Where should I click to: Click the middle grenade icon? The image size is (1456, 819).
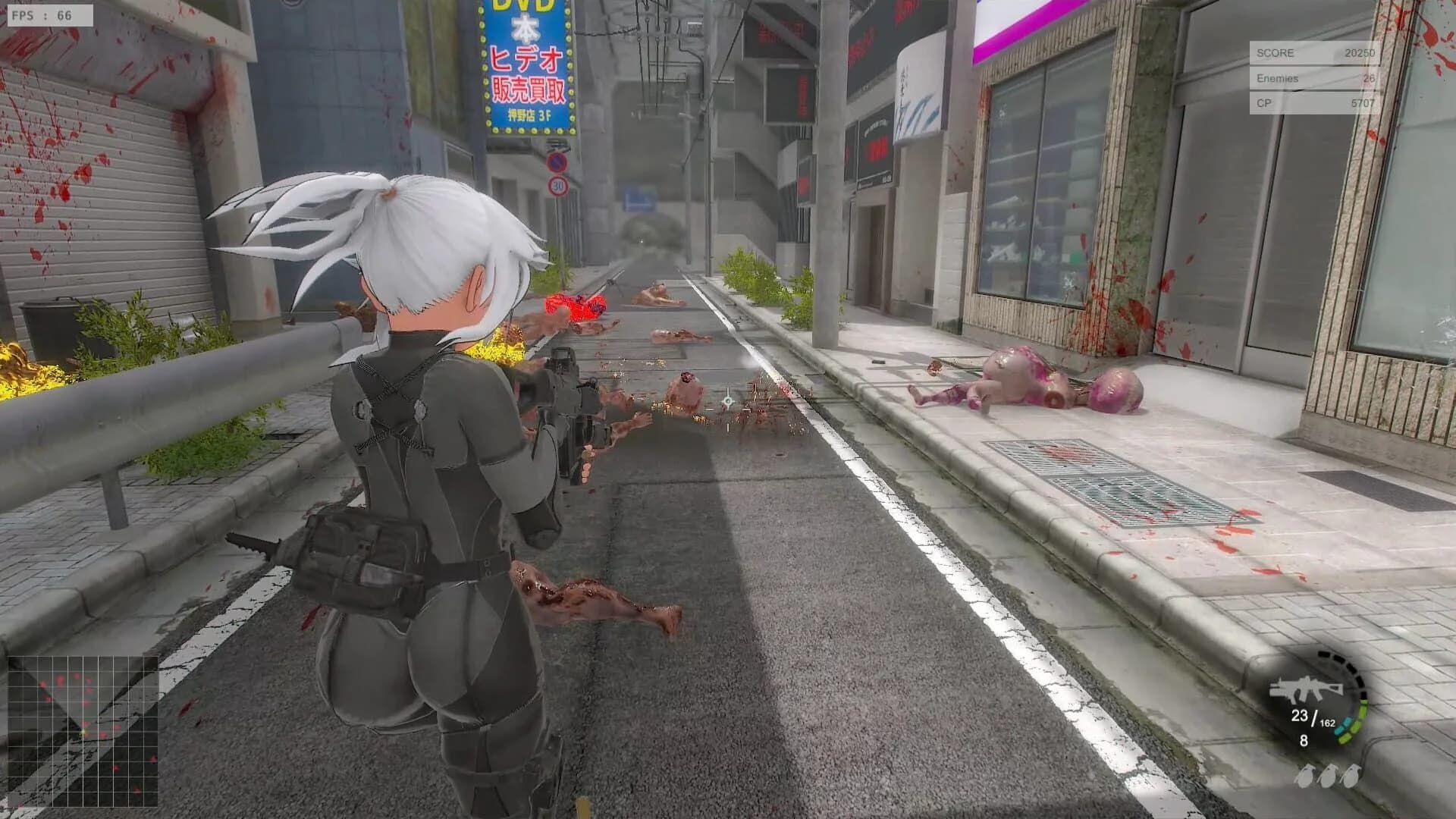[x=1330, y=777]
